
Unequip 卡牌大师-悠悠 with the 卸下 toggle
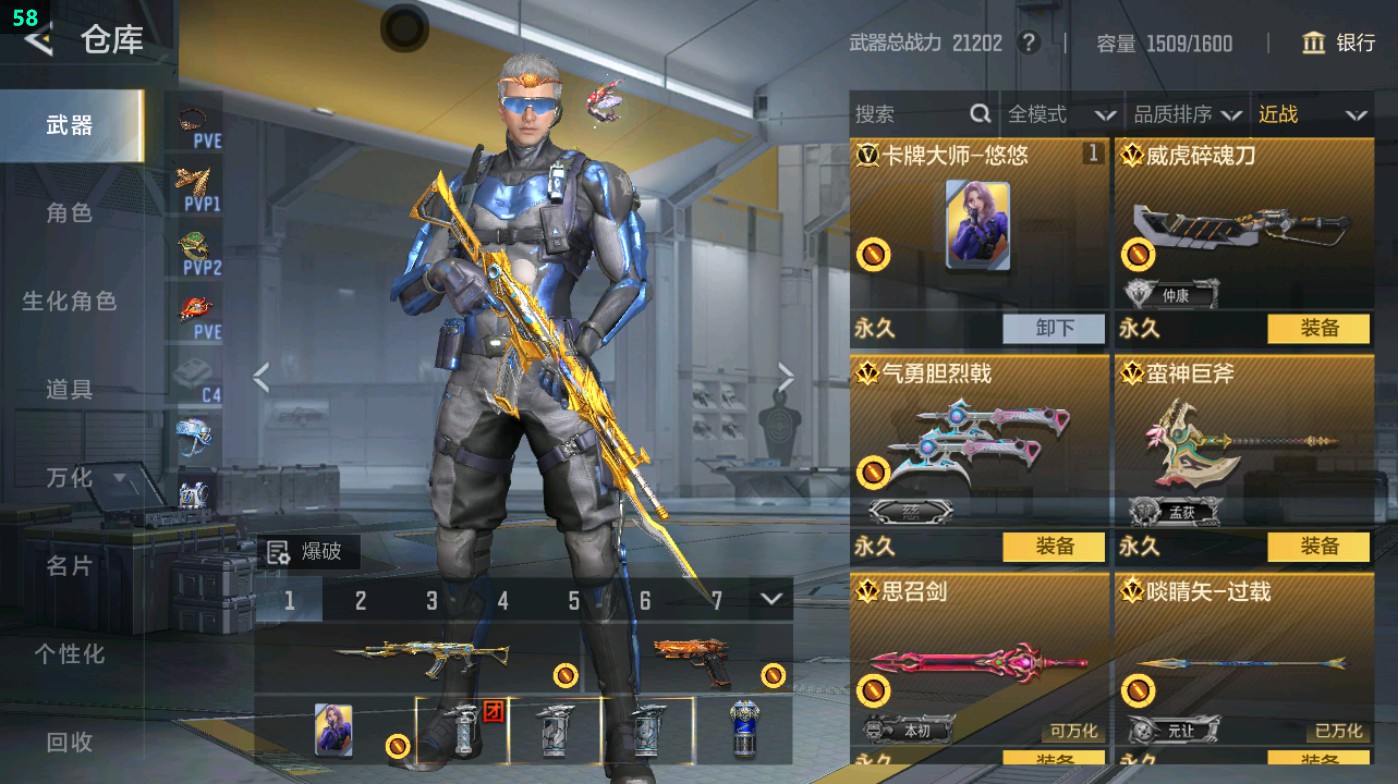point(1054,329)
